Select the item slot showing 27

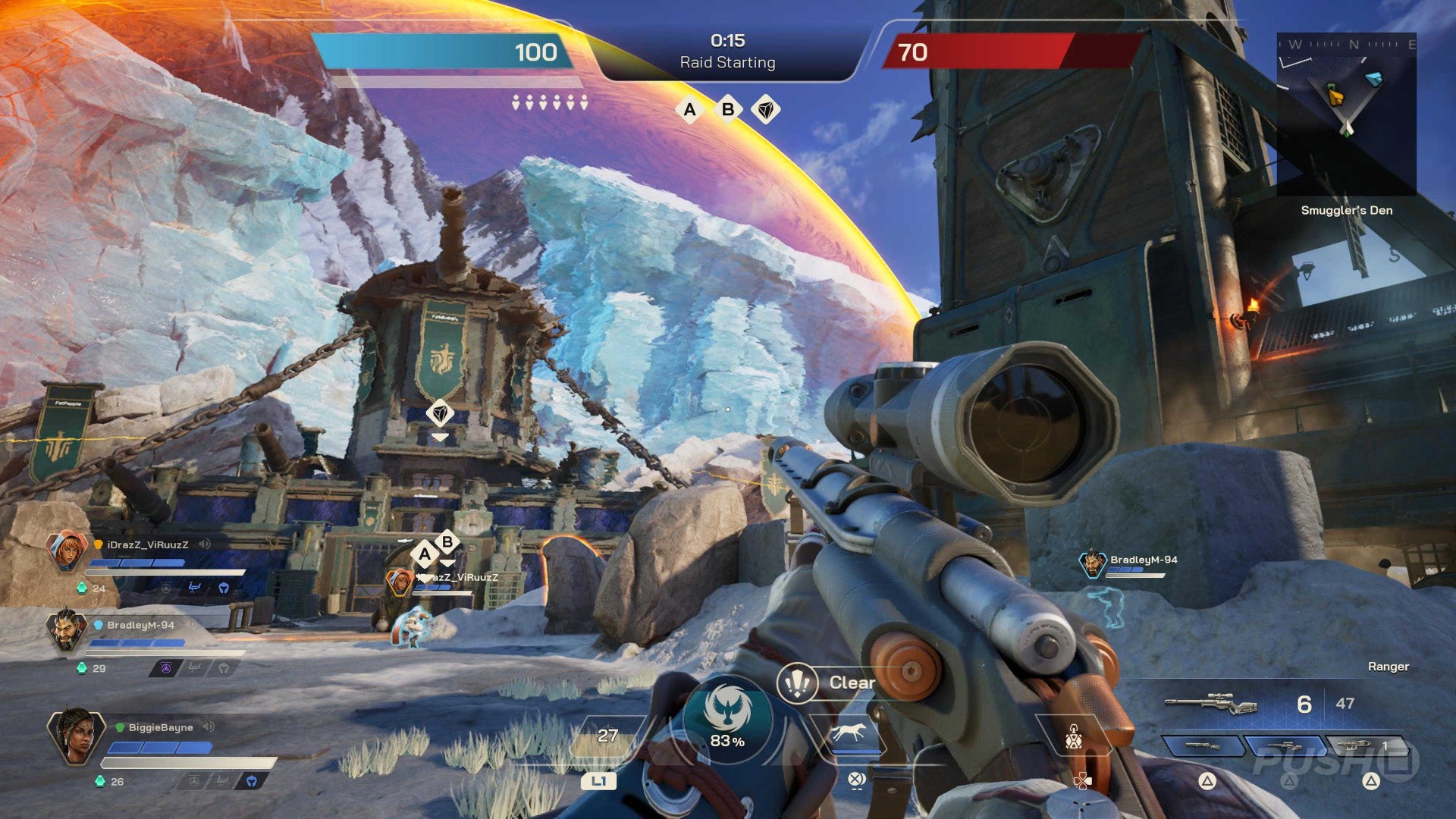pyautogui.click(x=607, y=737)
